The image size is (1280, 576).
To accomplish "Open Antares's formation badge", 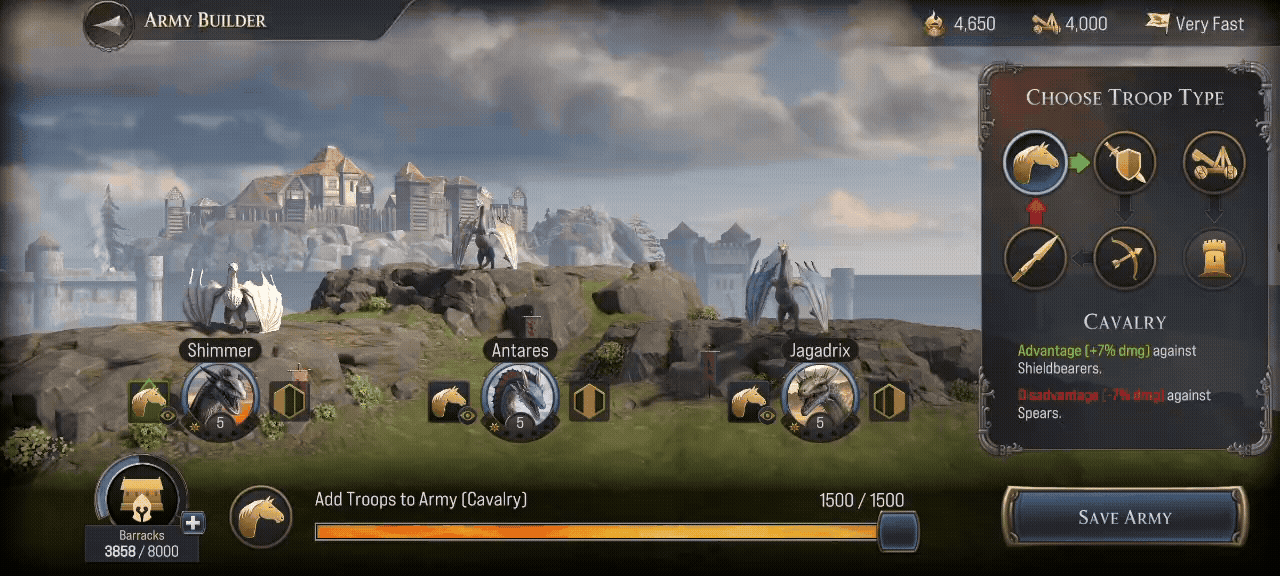I will point(590,401).
